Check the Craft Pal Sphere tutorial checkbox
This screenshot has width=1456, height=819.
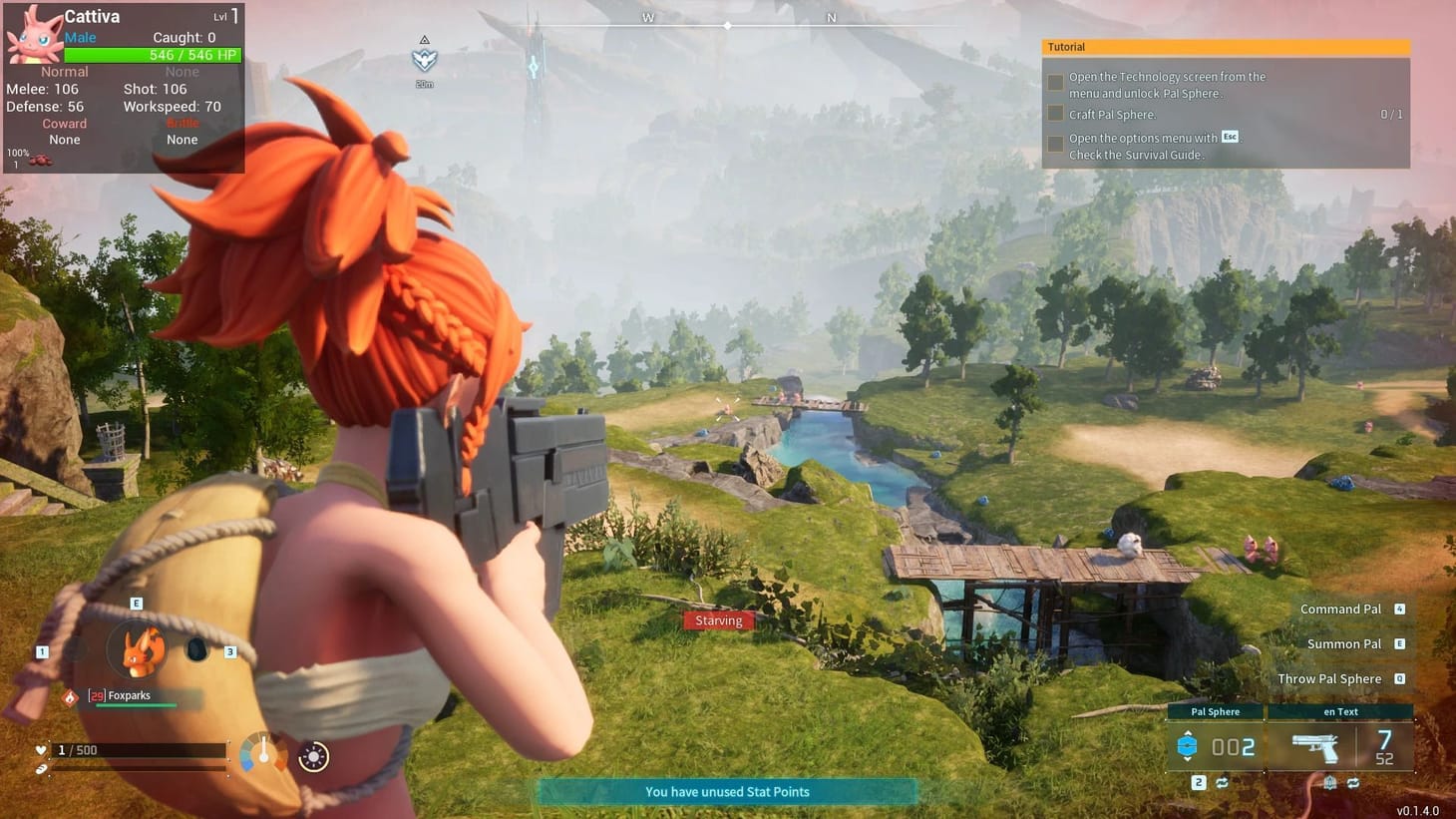pyautogui.click(x=1055, y=113)
